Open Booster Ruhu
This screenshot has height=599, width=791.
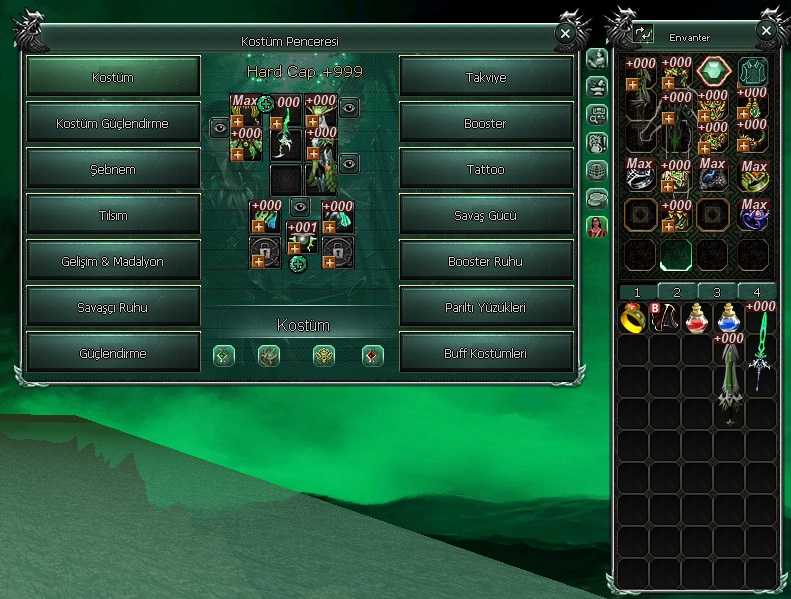pyautogui.click(x=486, y=262)
